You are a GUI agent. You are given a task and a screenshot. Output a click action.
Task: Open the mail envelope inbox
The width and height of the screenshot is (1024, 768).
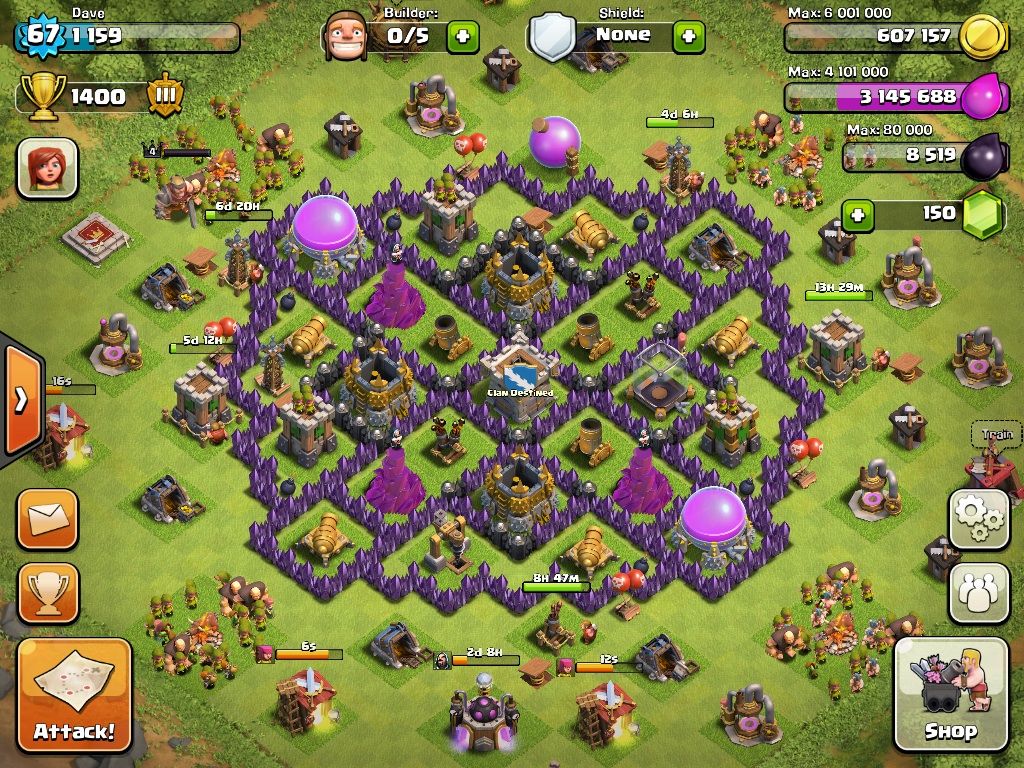click(47, 519)
